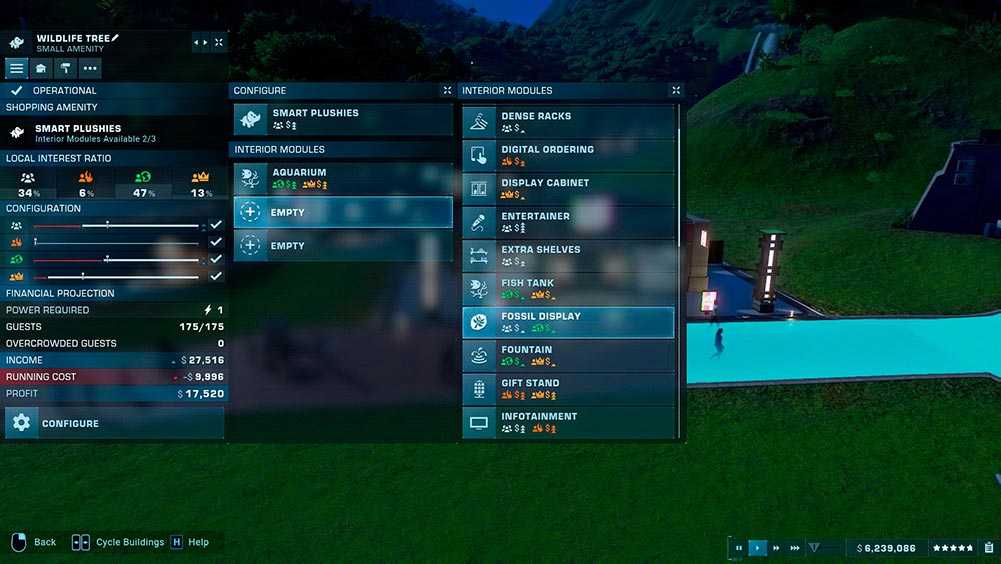1001x564 pixels.
Task: Select the Fish Tank module
Action: (x=567, y=289)
